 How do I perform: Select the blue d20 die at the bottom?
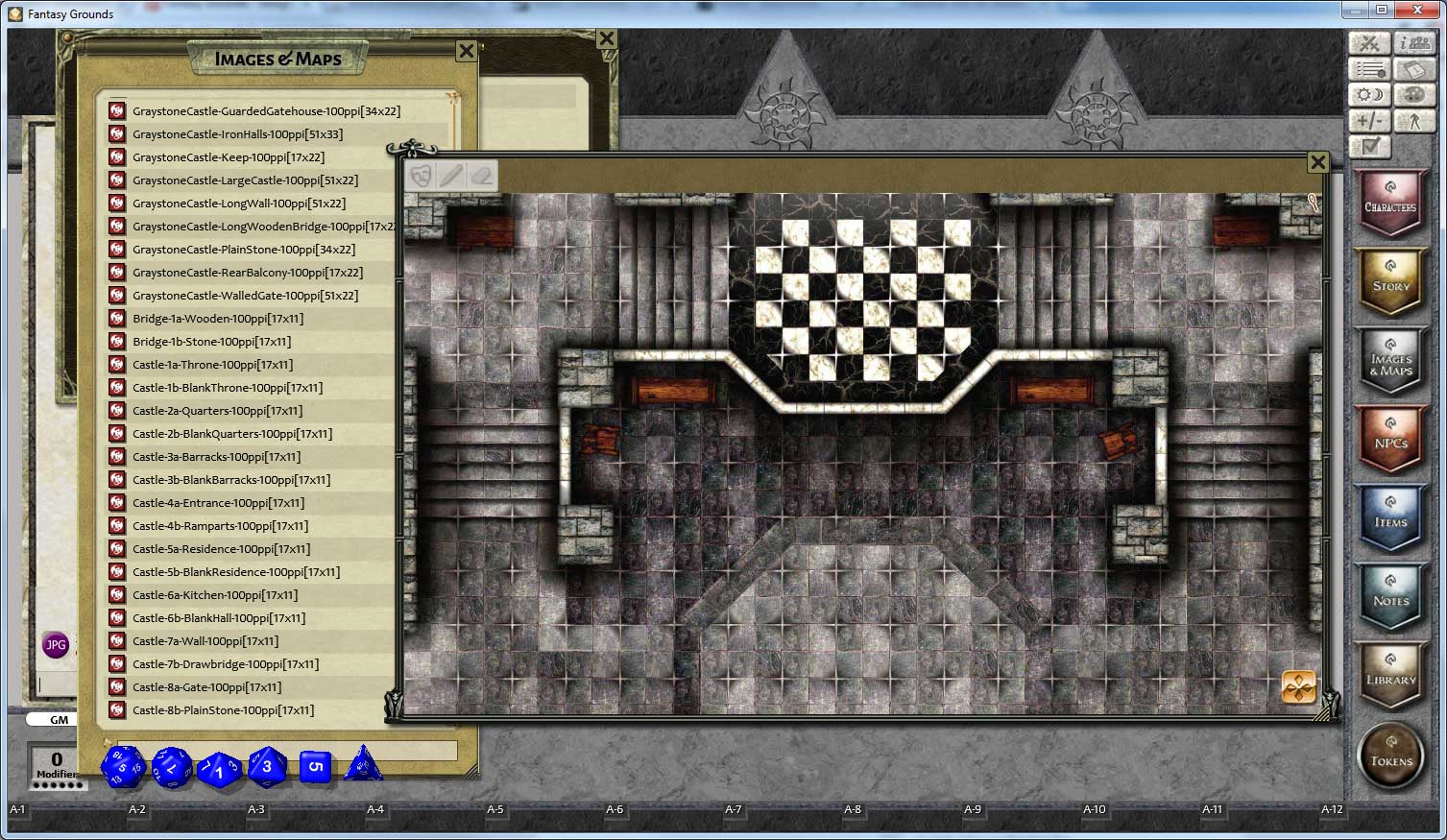[123, 767]
